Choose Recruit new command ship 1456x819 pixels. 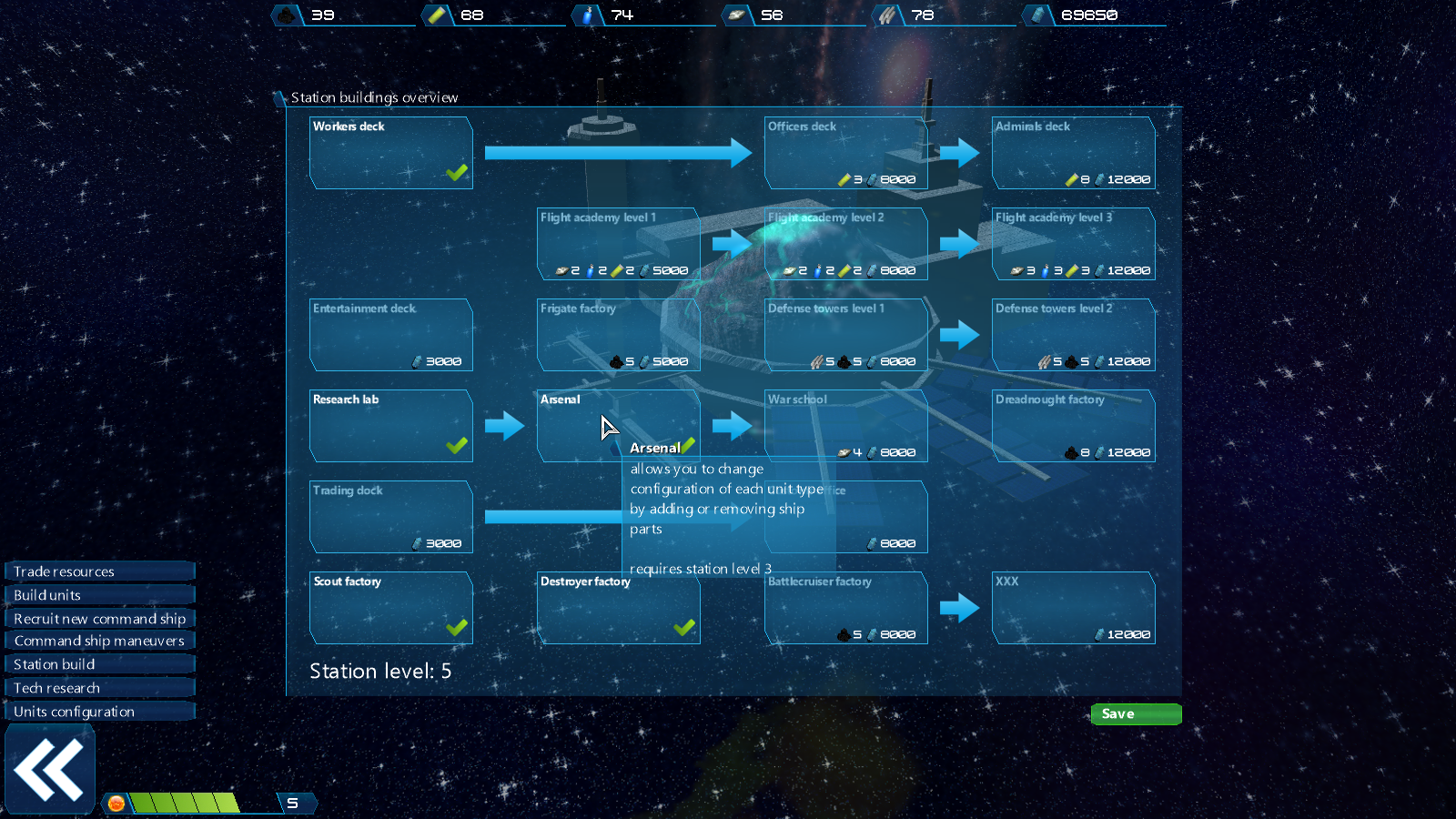pyautogui.click(x=99, y=619)
